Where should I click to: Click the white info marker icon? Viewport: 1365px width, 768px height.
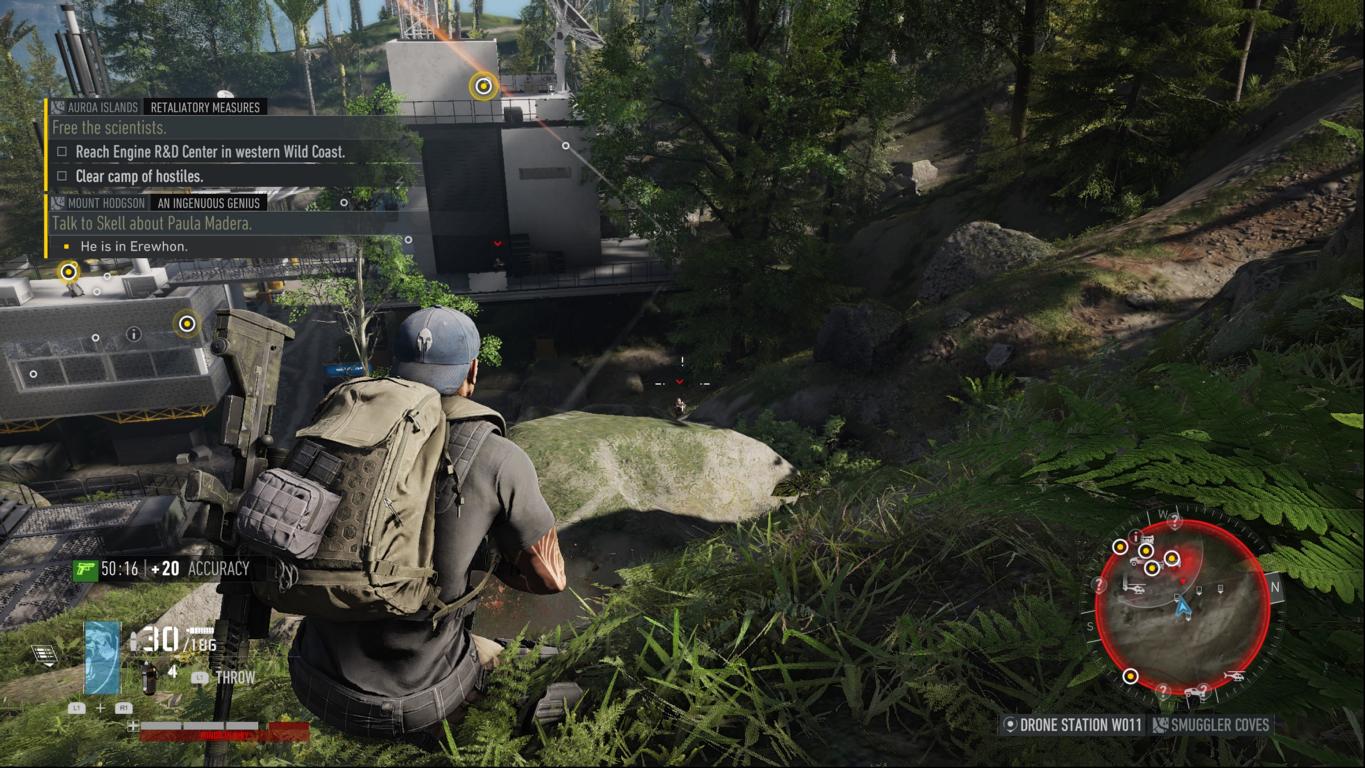tap(134, 334)
